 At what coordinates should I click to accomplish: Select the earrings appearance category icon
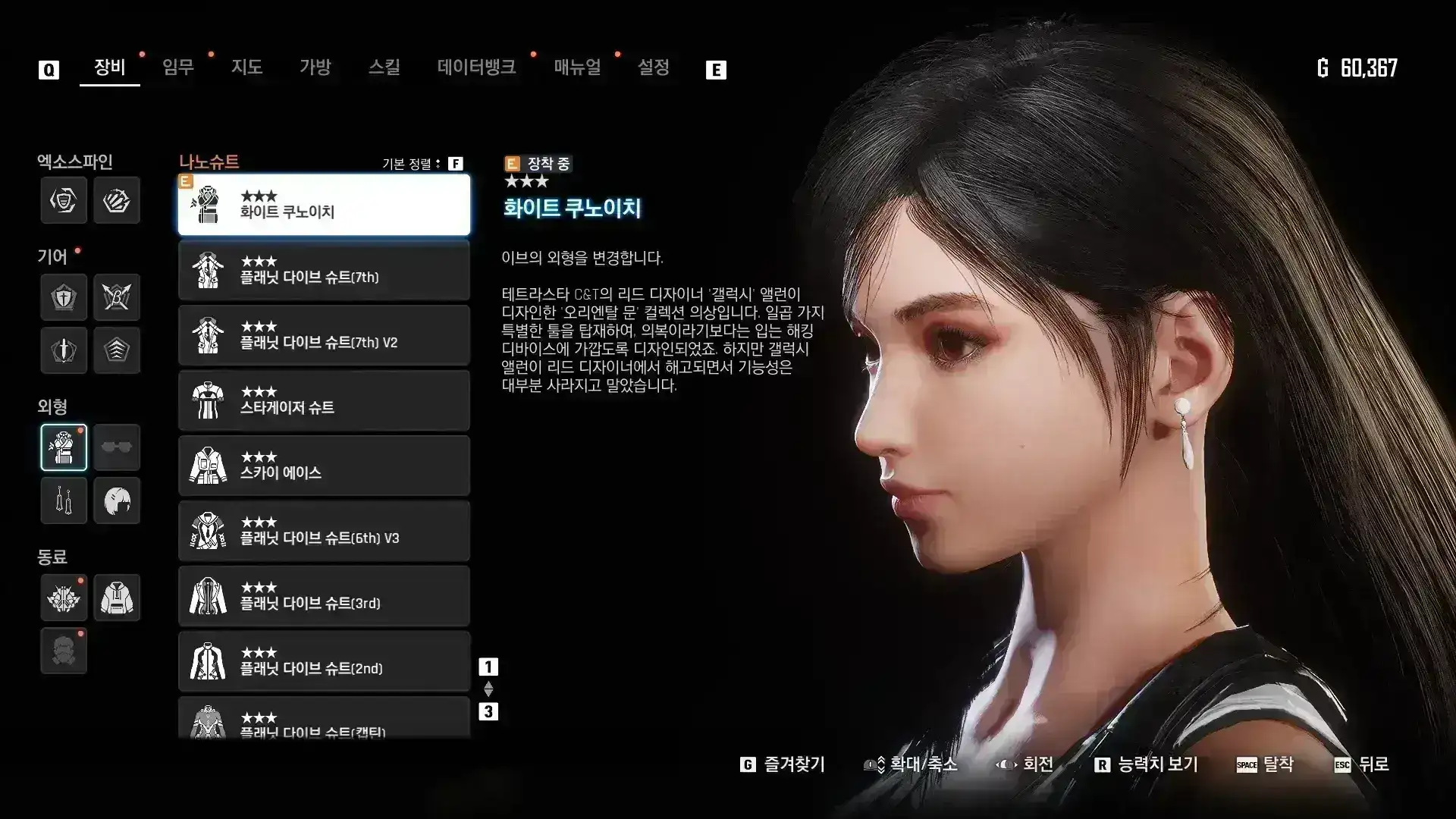tap(64, 500)
